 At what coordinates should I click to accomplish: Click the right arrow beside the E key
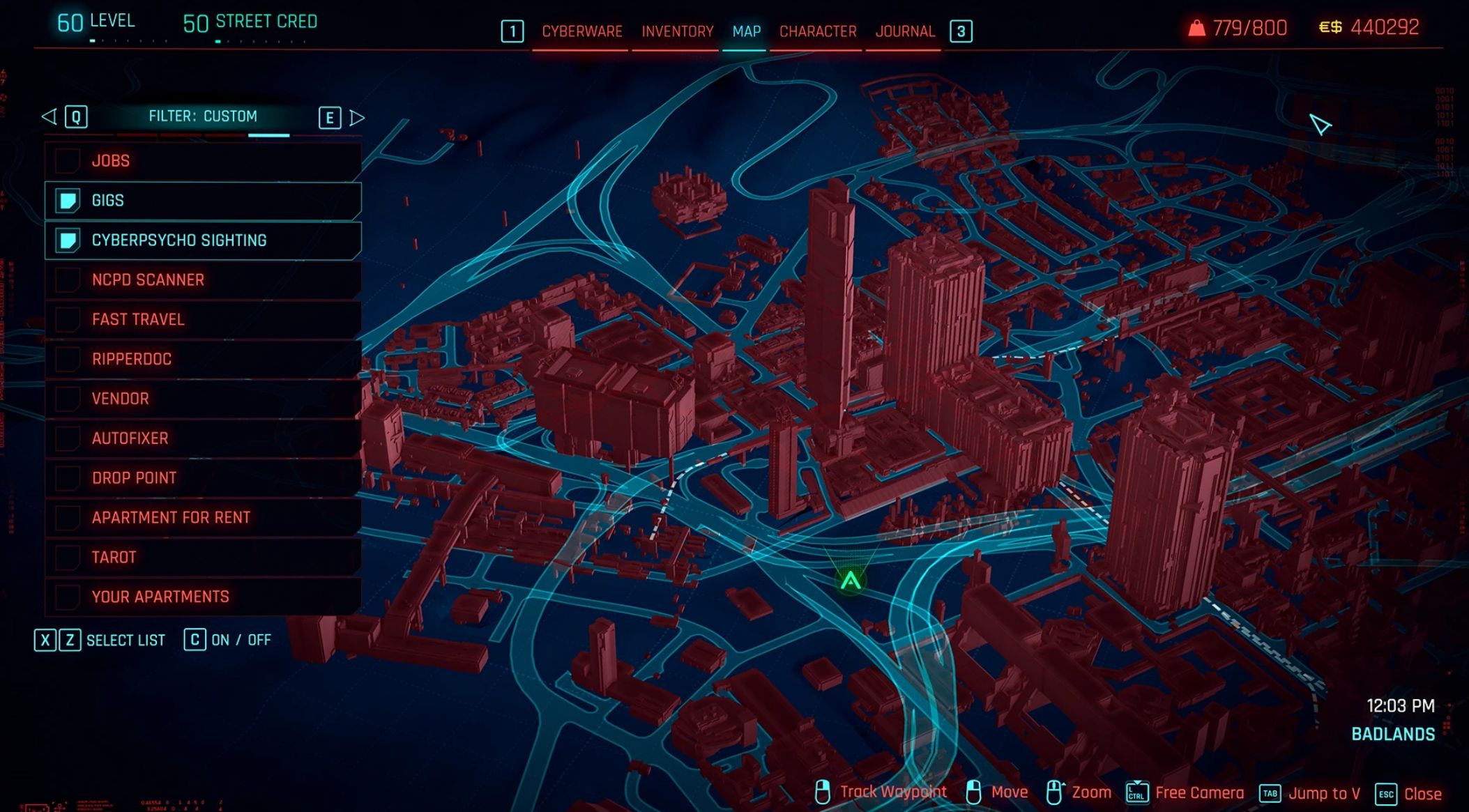pyautogui.click(x=356, y=117)
